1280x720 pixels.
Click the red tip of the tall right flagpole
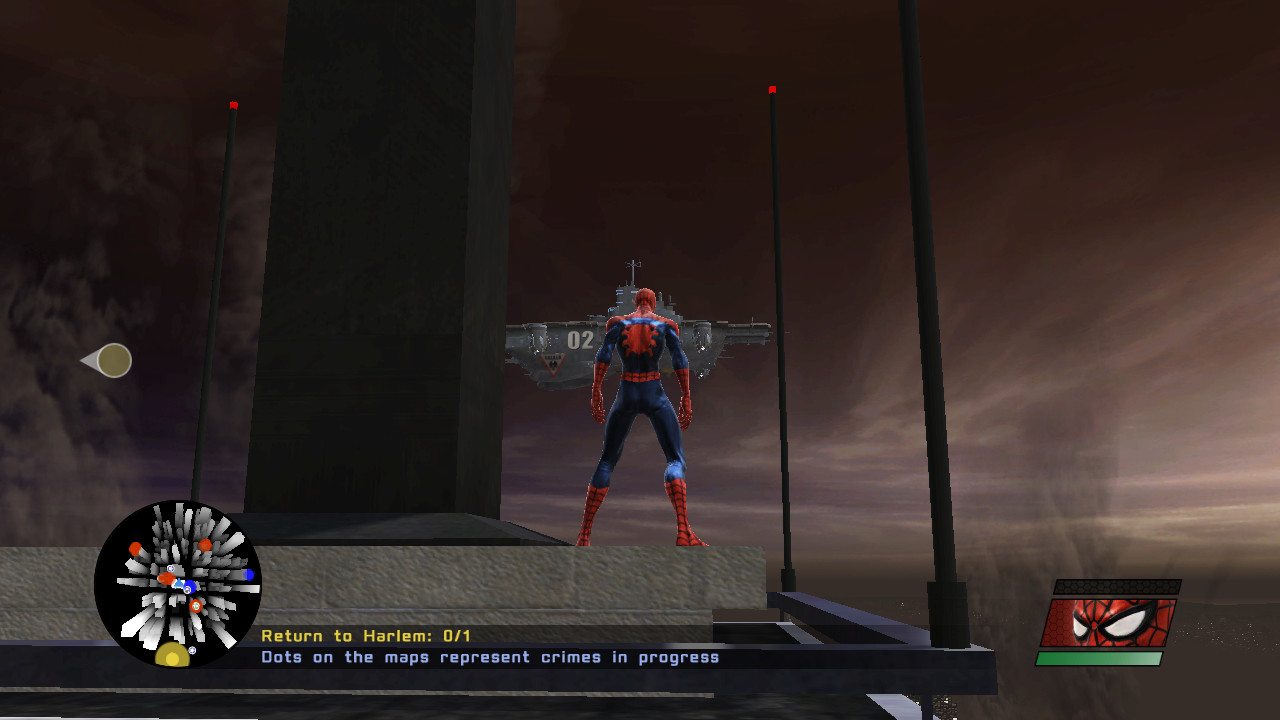[x=772, y=88]
